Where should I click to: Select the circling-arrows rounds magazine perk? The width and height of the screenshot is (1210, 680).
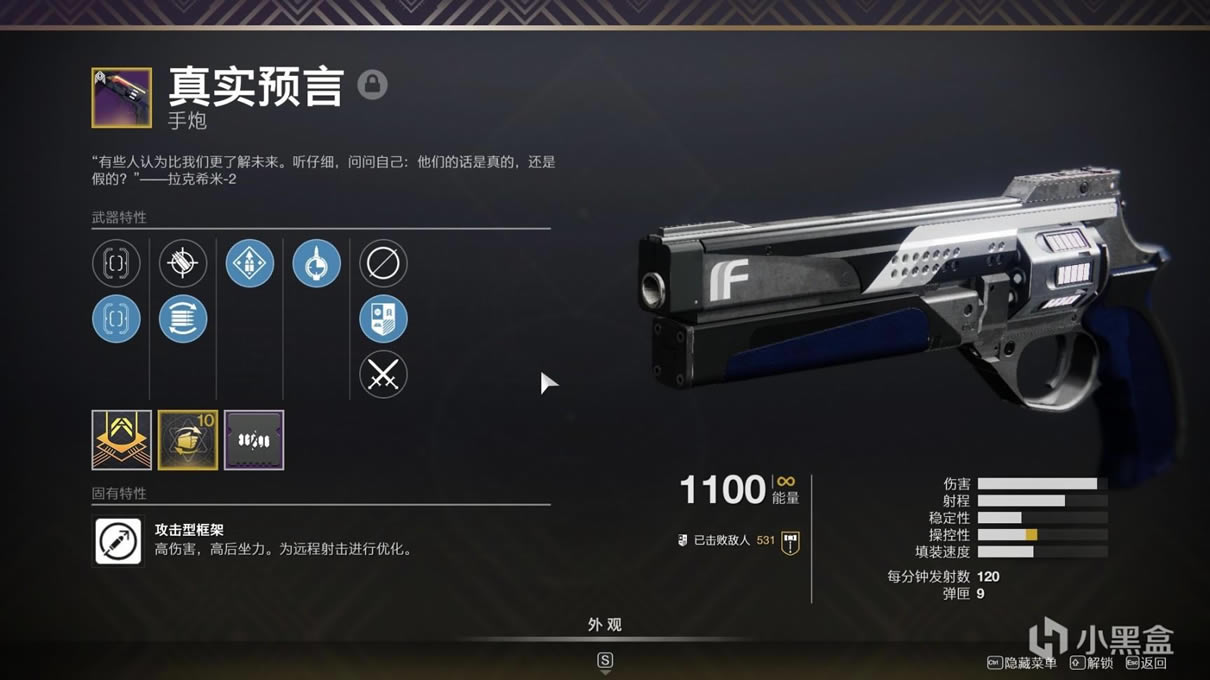[183, 320]
